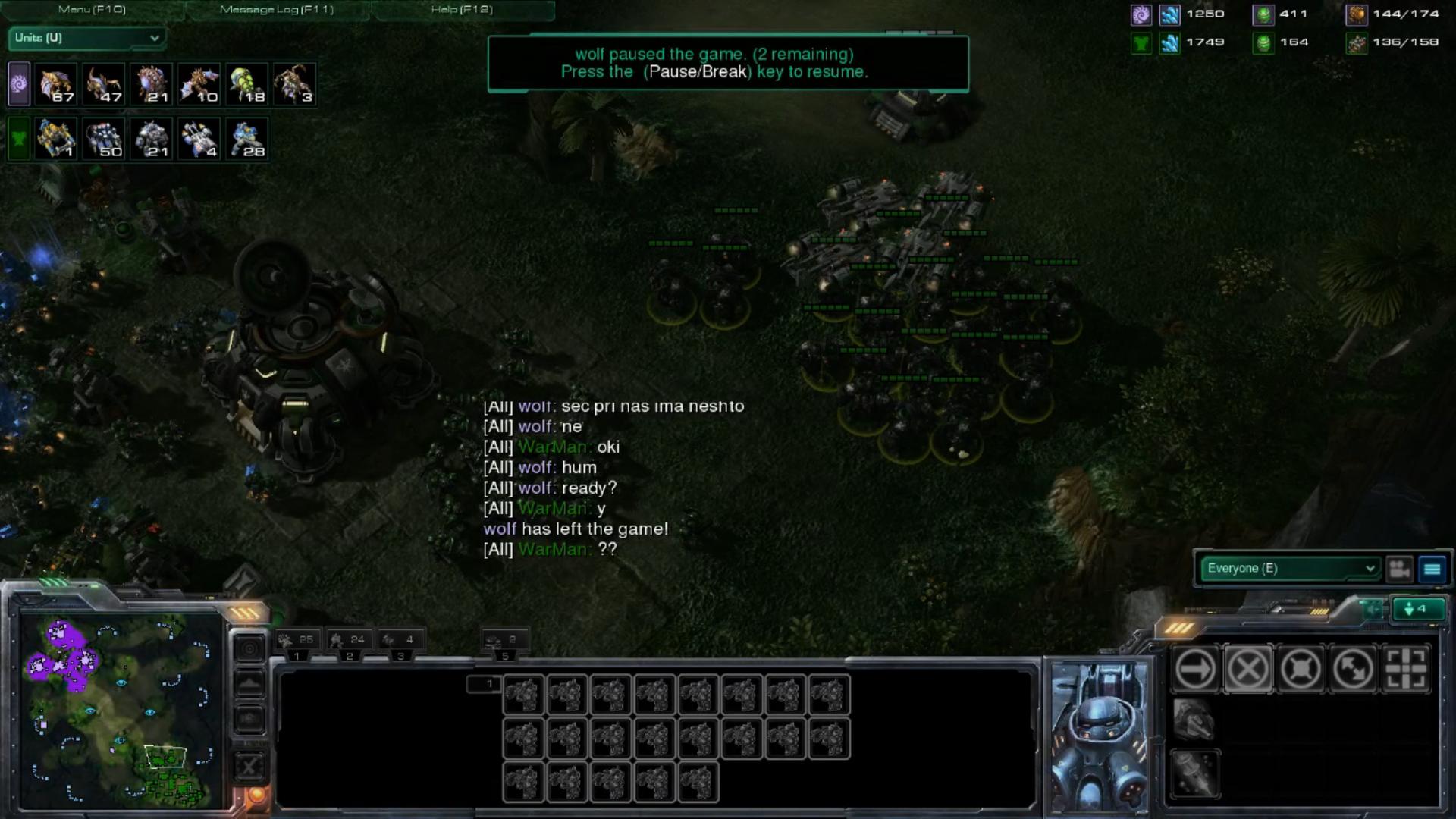This screenshot has height=819, width=1456.
Task: Activate the Hold Position command
Action: tap(1301, 669)
